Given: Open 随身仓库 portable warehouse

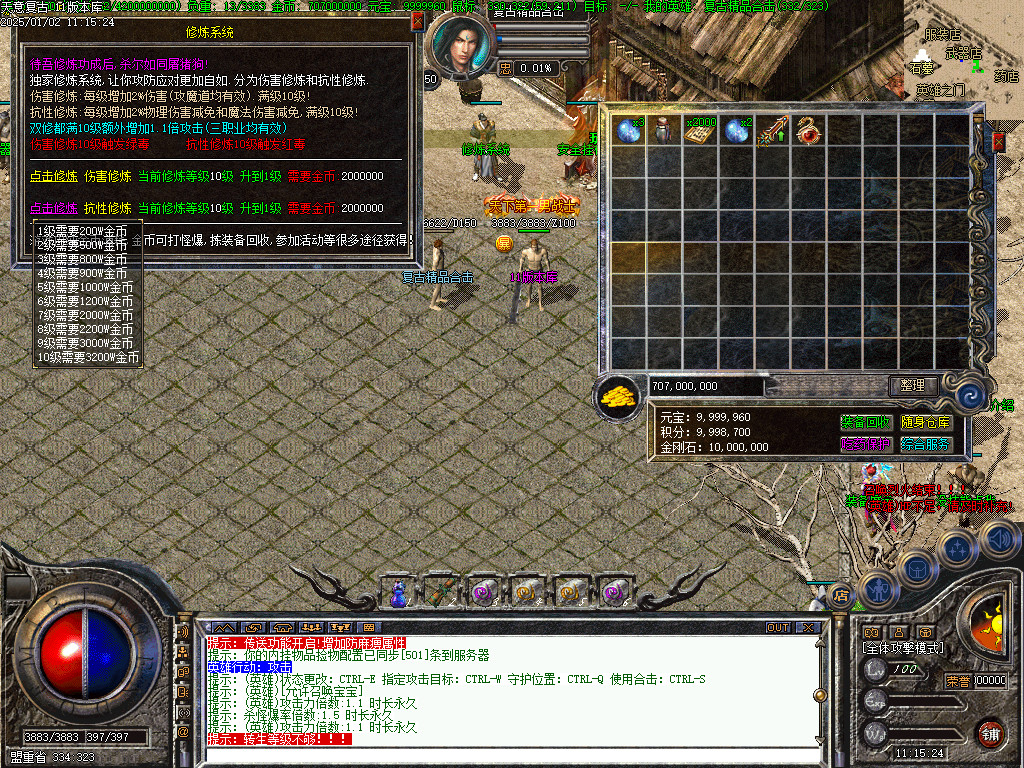Looking at the screenshot, I should (926, 422).
